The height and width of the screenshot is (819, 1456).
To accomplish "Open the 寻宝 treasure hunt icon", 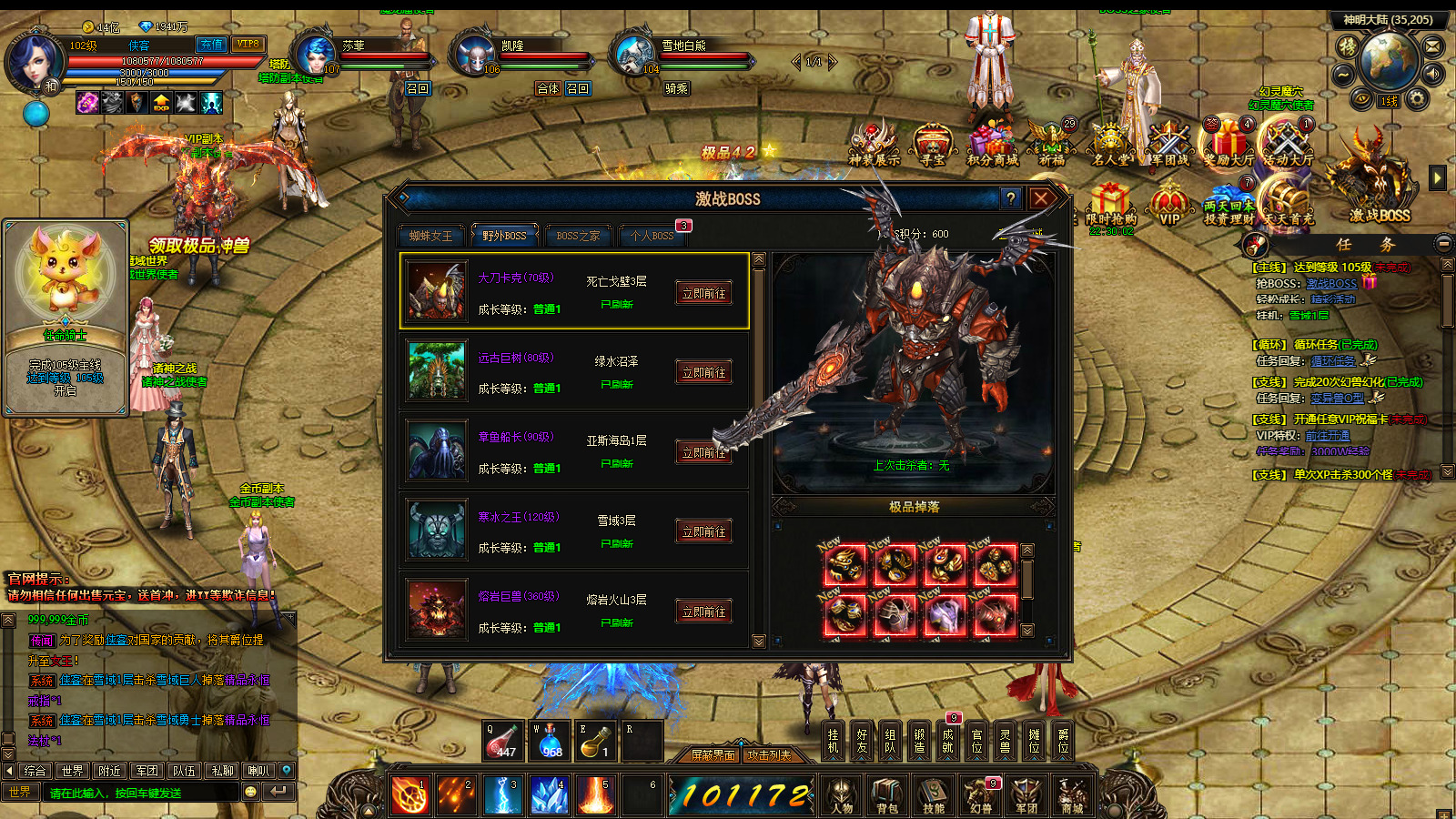I will tap(933, 146).
